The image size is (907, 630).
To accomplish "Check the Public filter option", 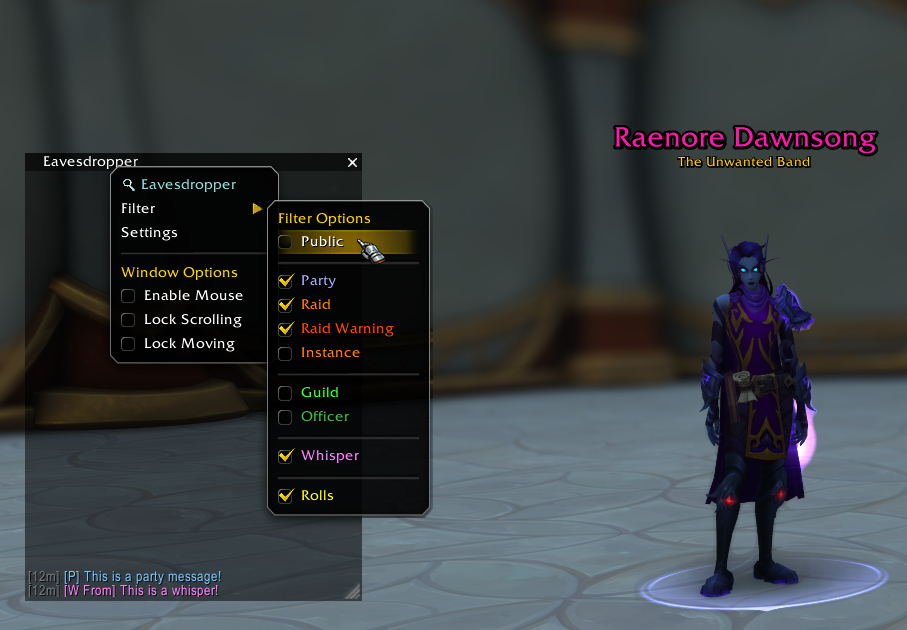I will (x=286, y=242).
